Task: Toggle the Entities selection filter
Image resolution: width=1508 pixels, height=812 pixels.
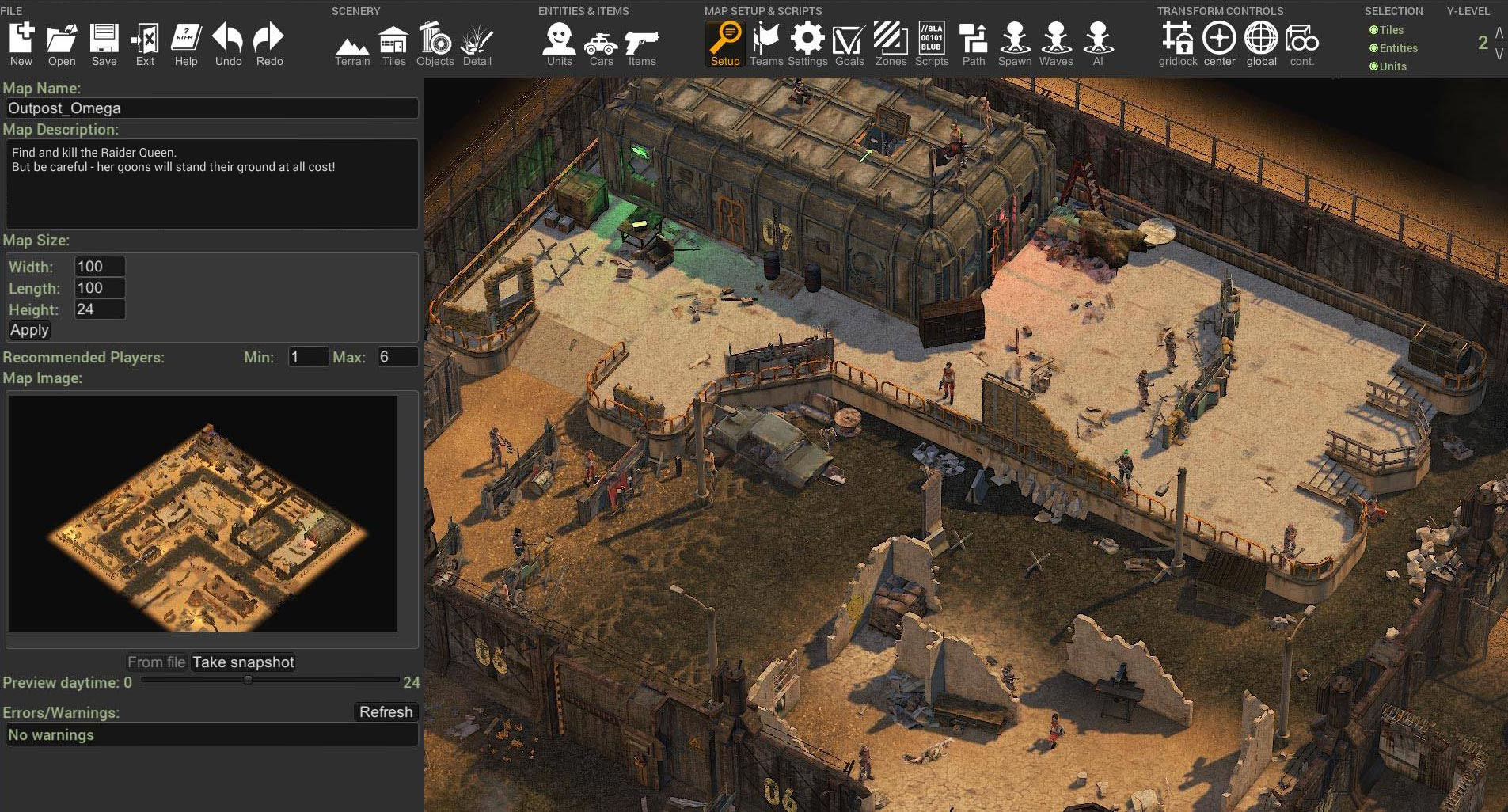Action: point(1397,48)
